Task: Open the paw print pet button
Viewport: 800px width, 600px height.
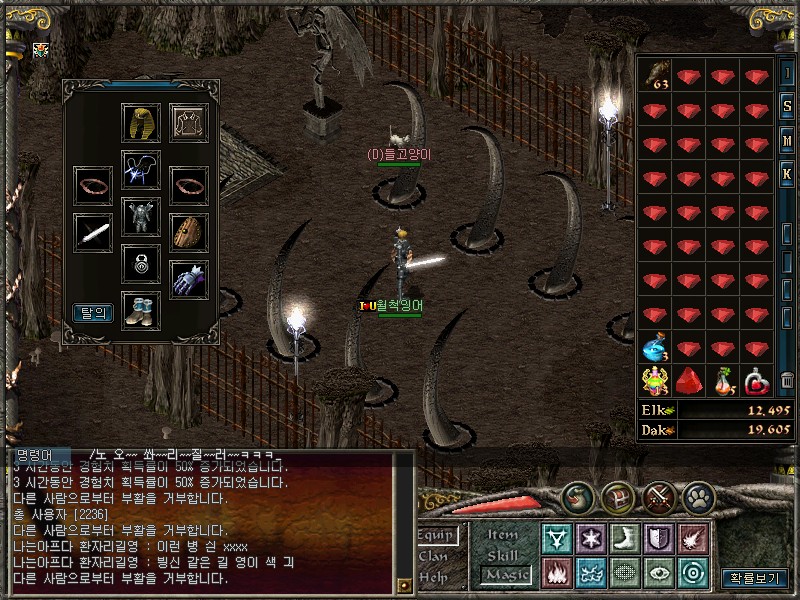Action: 698,497
